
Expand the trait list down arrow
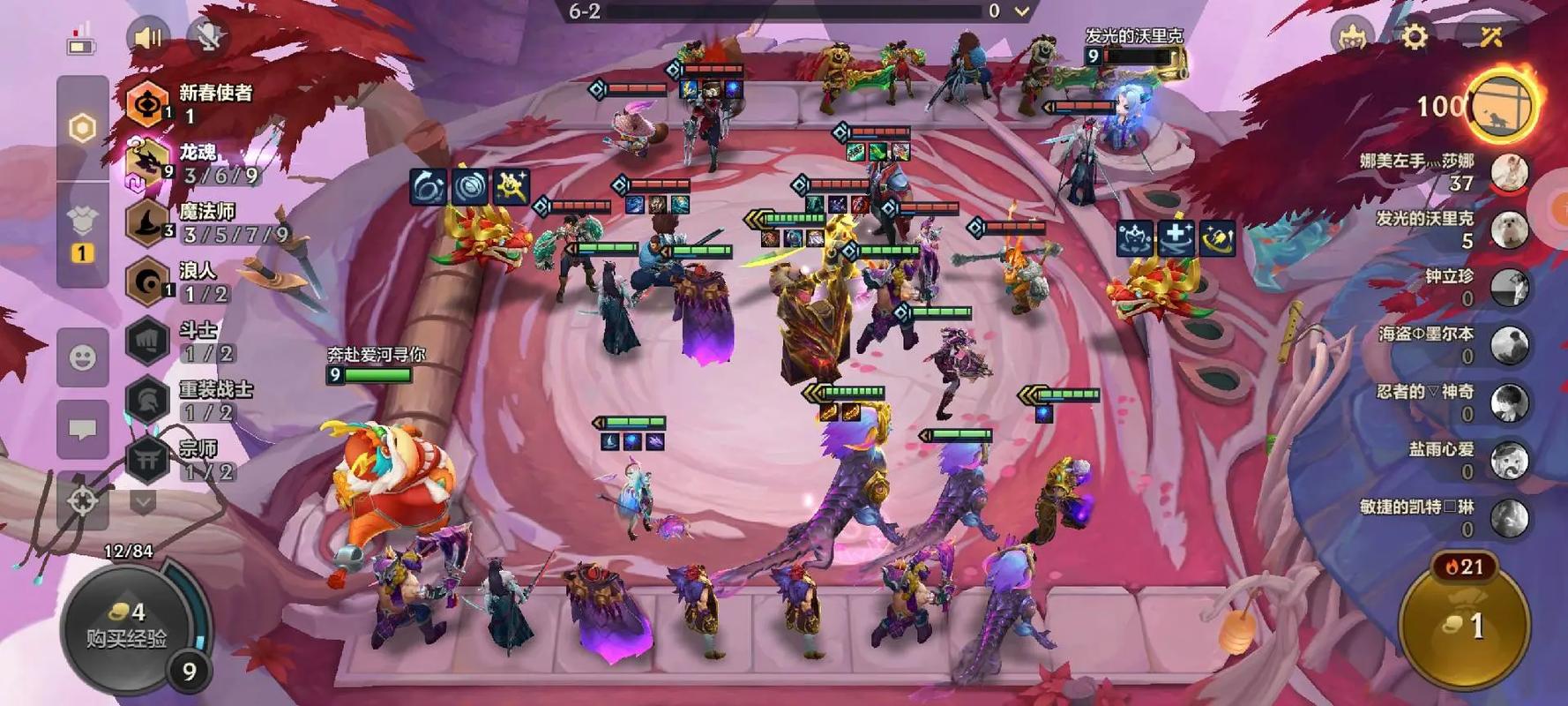pos(143,503)
